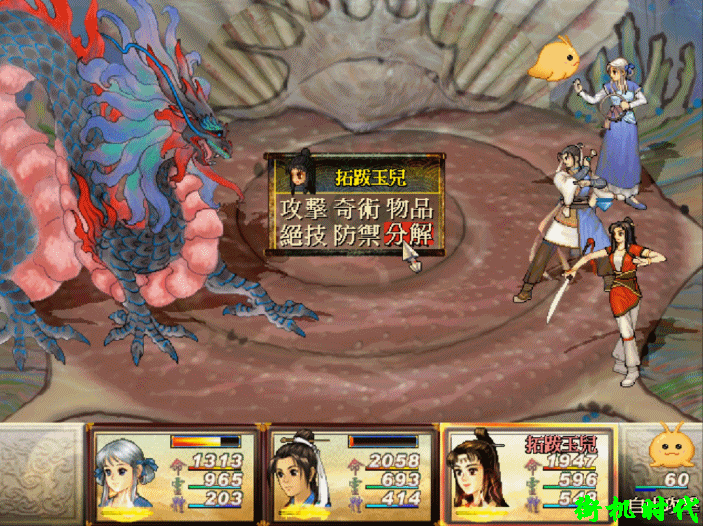The height and width of the screenshot is (526, 703).
Task: Open the 物品 items command
Action: tap(410, 209)
